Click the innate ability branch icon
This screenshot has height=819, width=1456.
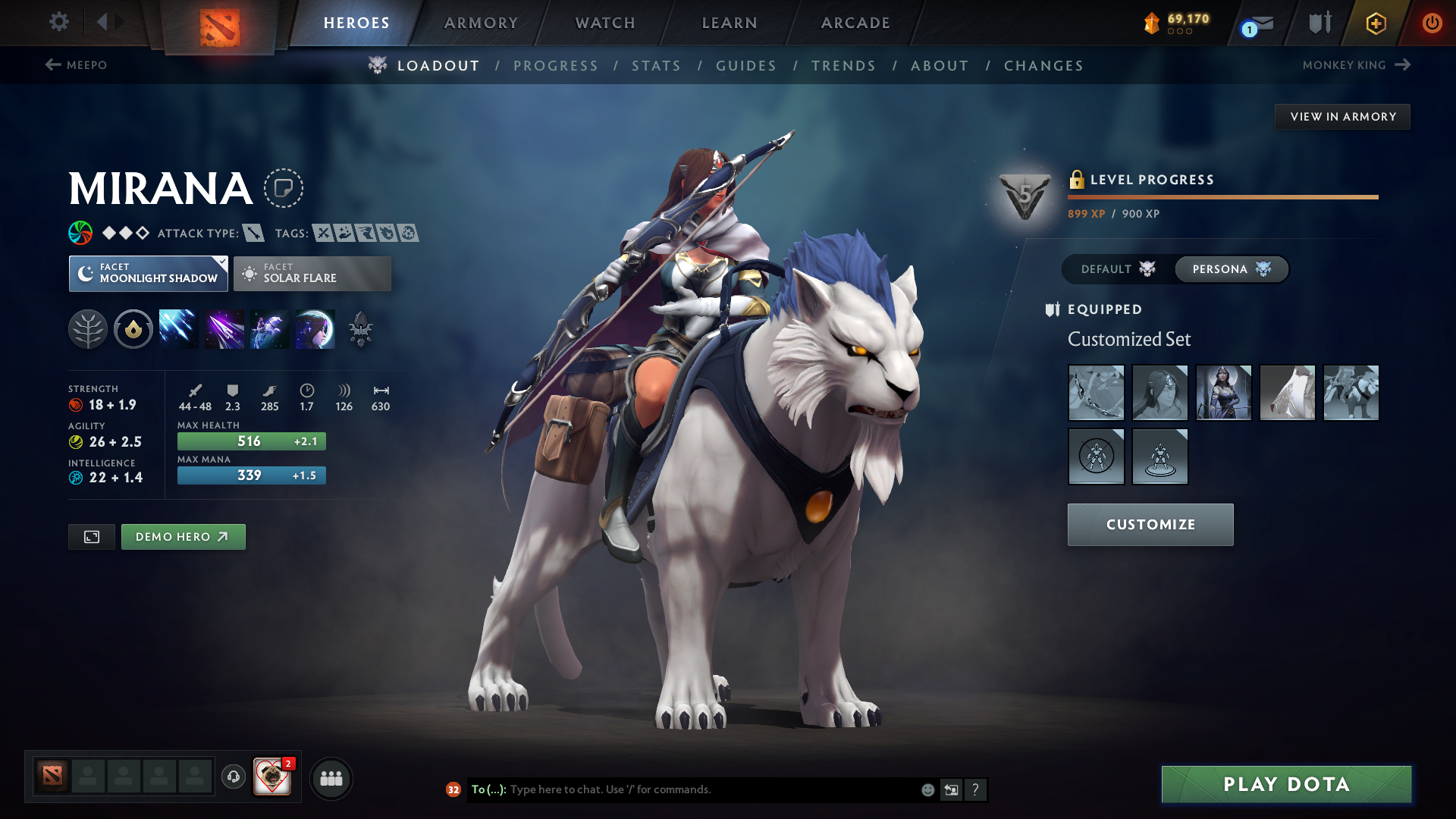(x=88, y=328)
